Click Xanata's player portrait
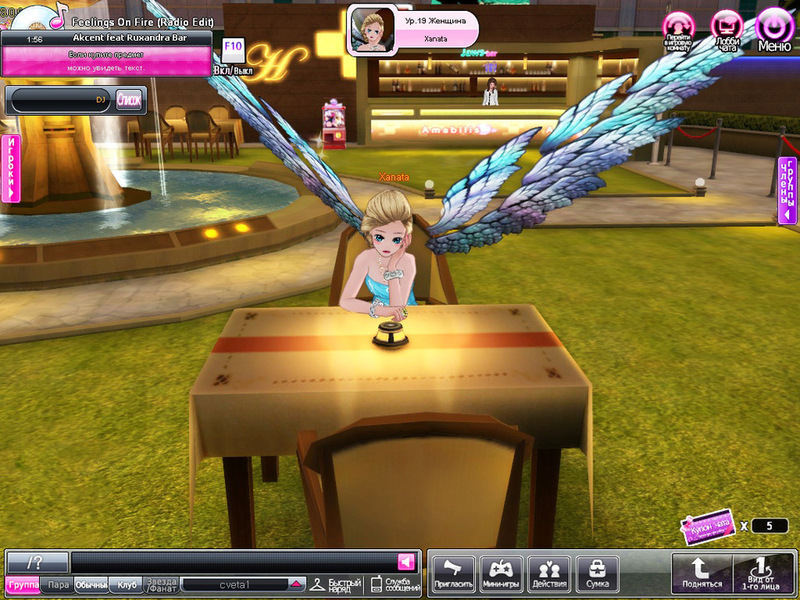Image resolution: width=800 pixels, height=600 pixels. 369,30
